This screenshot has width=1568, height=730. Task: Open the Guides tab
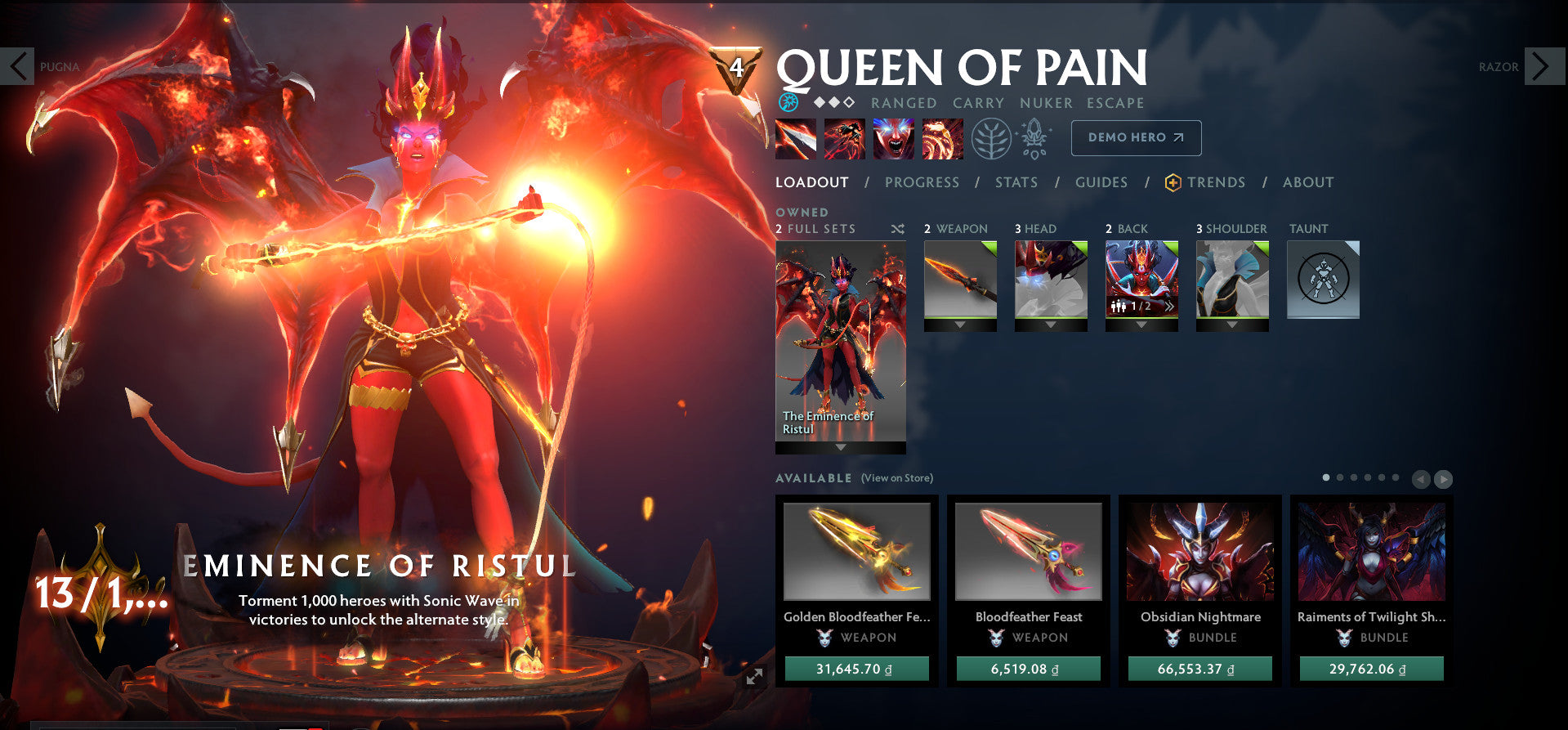point(1101,182)
